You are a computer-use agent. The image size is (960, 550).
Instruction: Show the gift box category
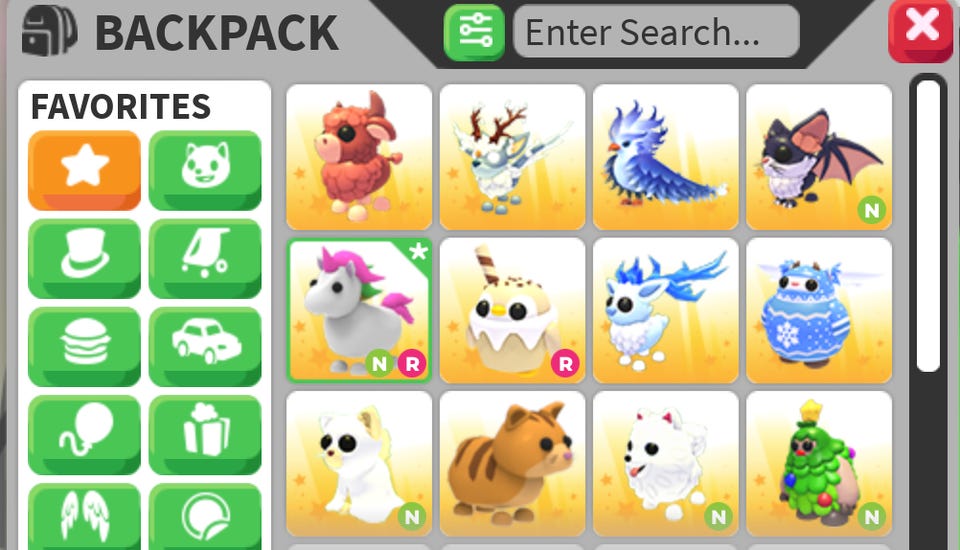tap(205, 433)
